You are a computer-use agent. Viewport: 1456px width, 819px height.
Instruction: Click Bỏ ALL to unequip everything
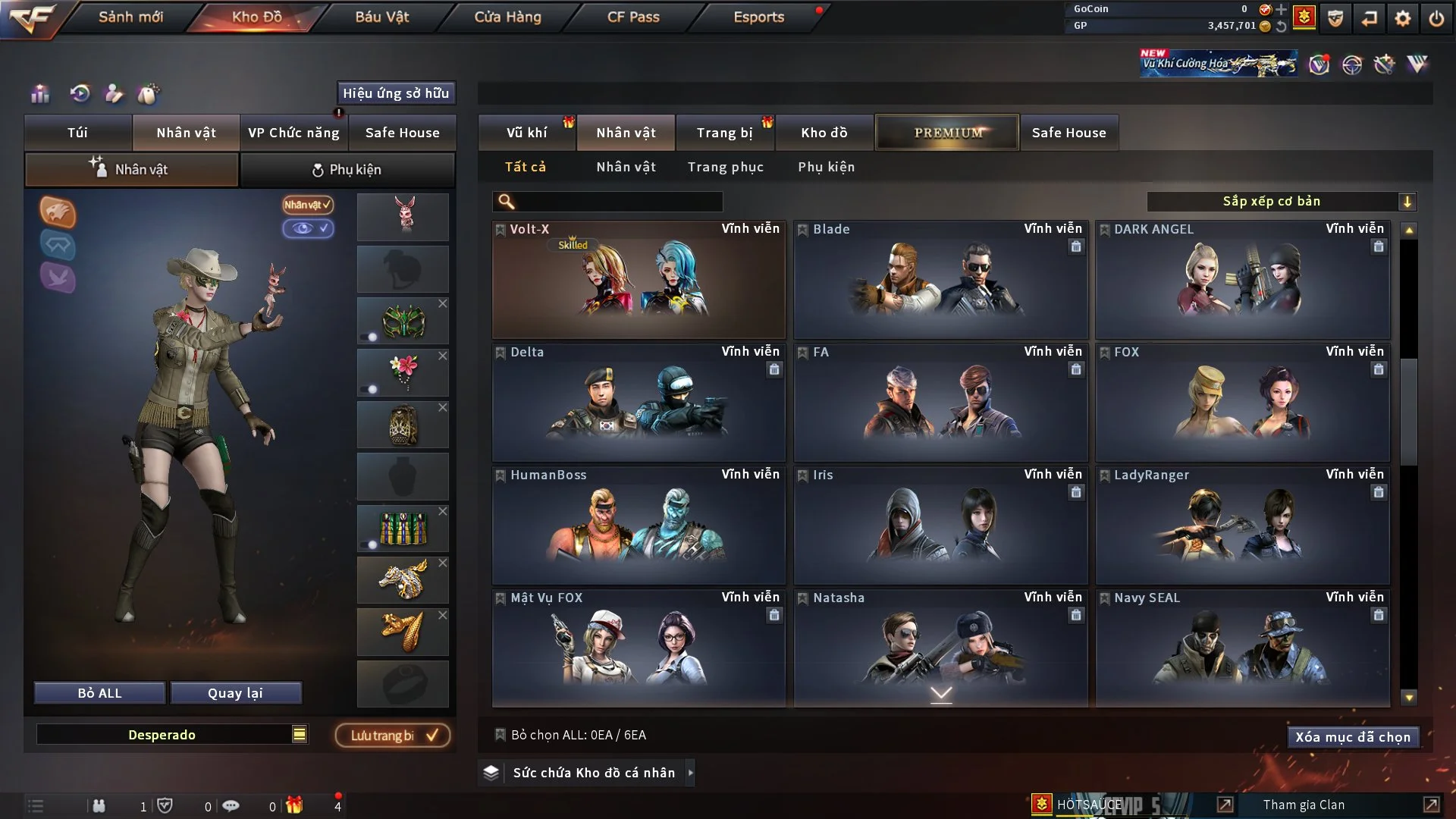(99, 693)
